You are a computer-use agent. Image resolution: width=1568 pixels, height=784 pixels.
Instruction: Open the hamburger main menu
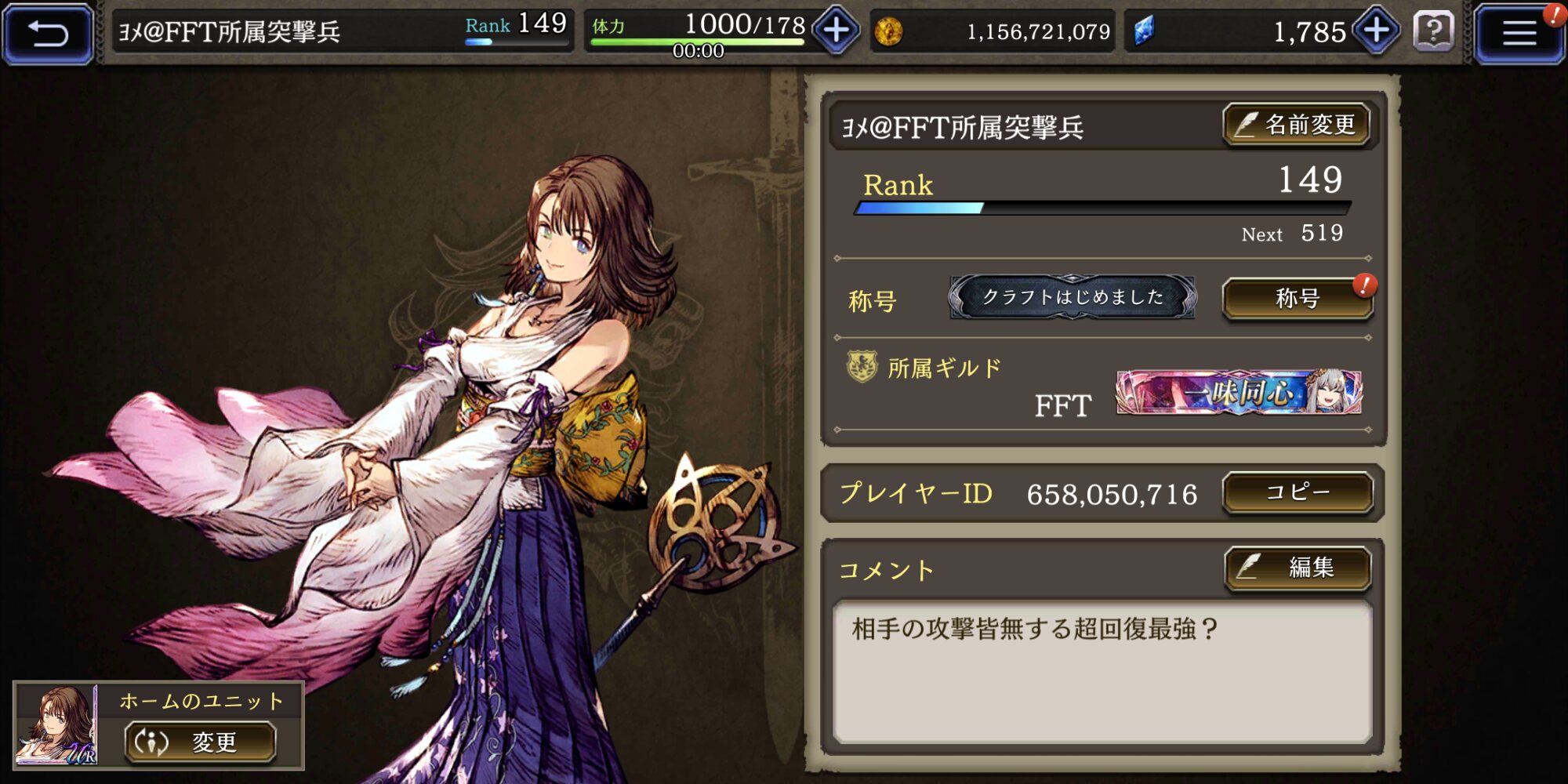click(x=1518, y=34)
